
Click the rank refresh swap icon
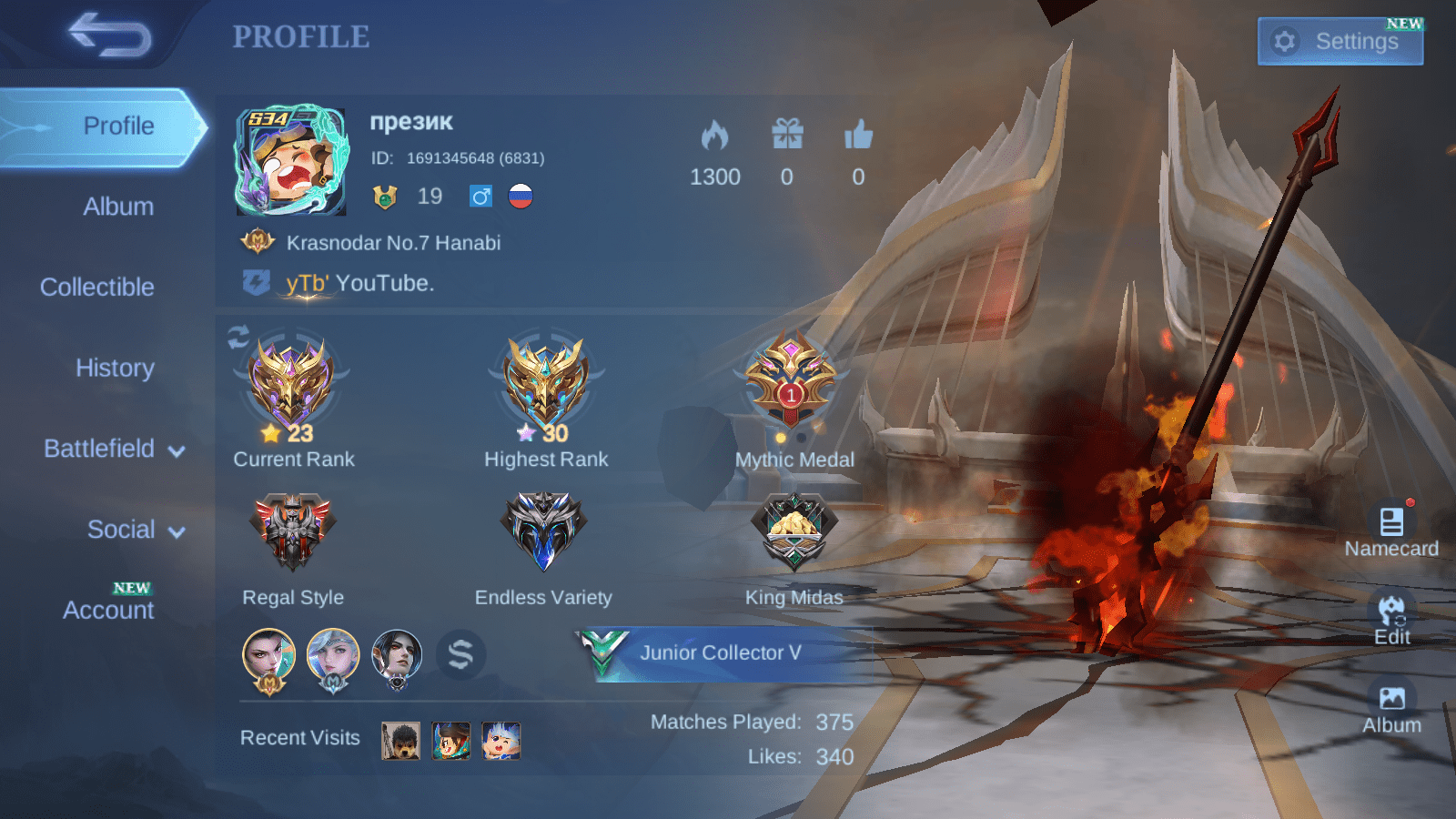(238, 337)
